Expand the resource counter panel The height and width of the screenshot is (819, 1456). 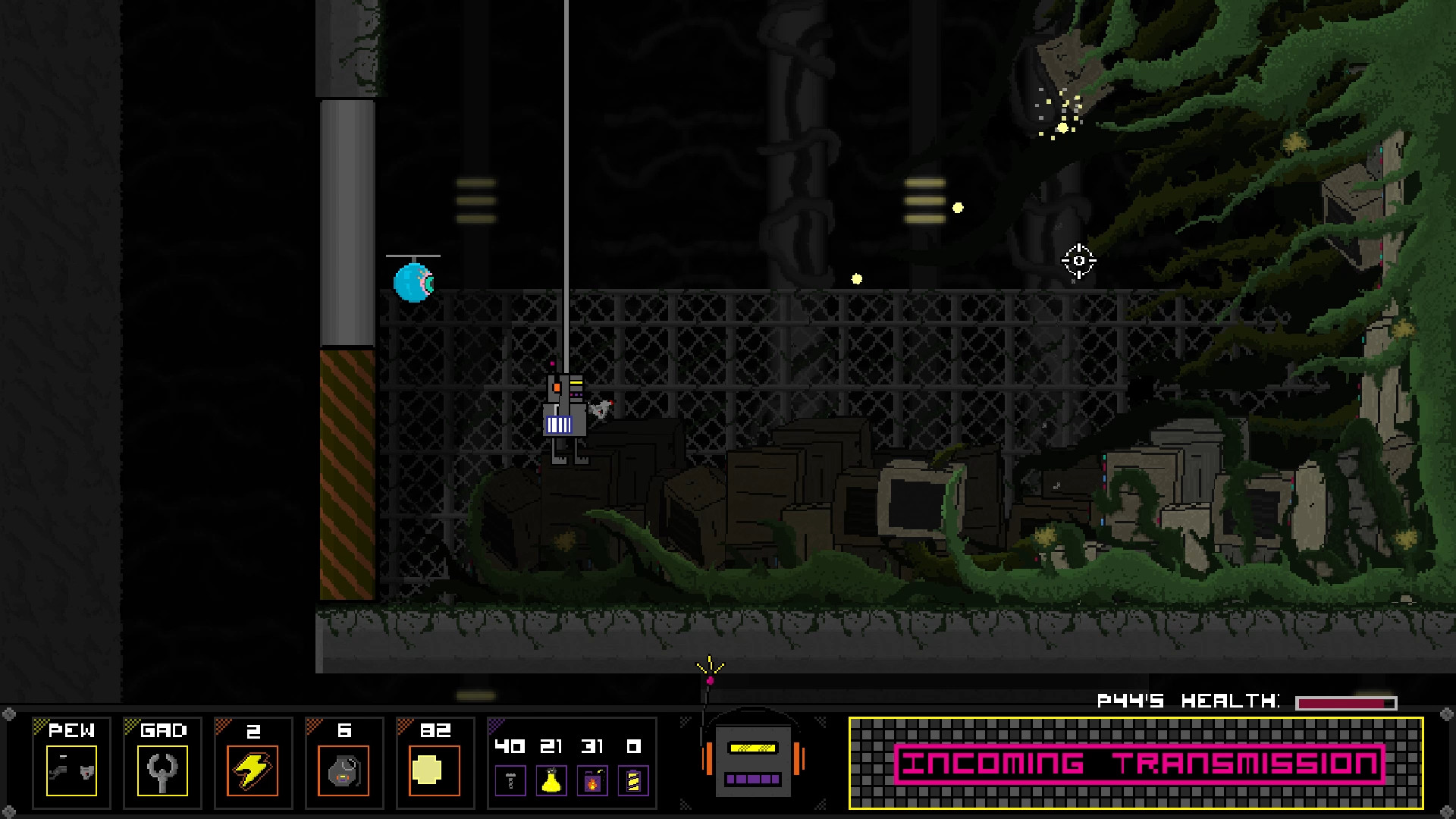point(570,762)
